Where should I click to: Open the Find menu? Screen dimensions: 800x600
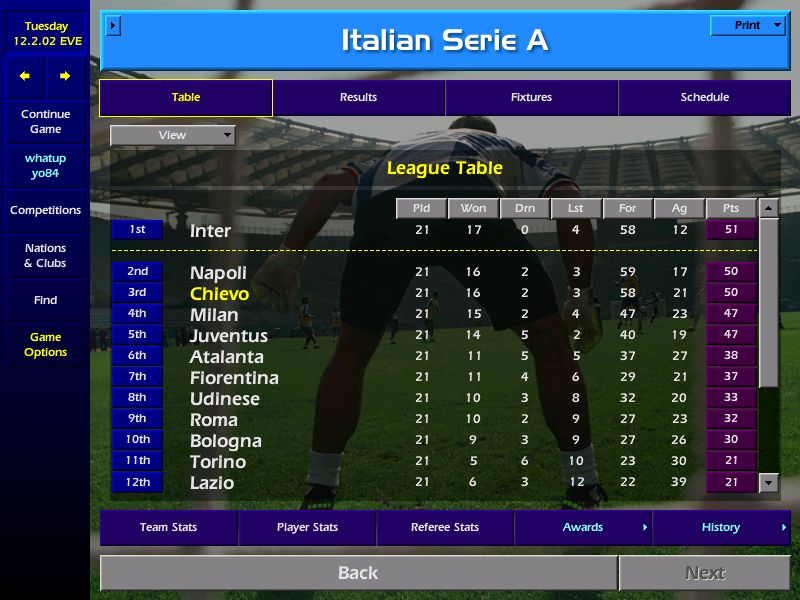pos(45,300)
